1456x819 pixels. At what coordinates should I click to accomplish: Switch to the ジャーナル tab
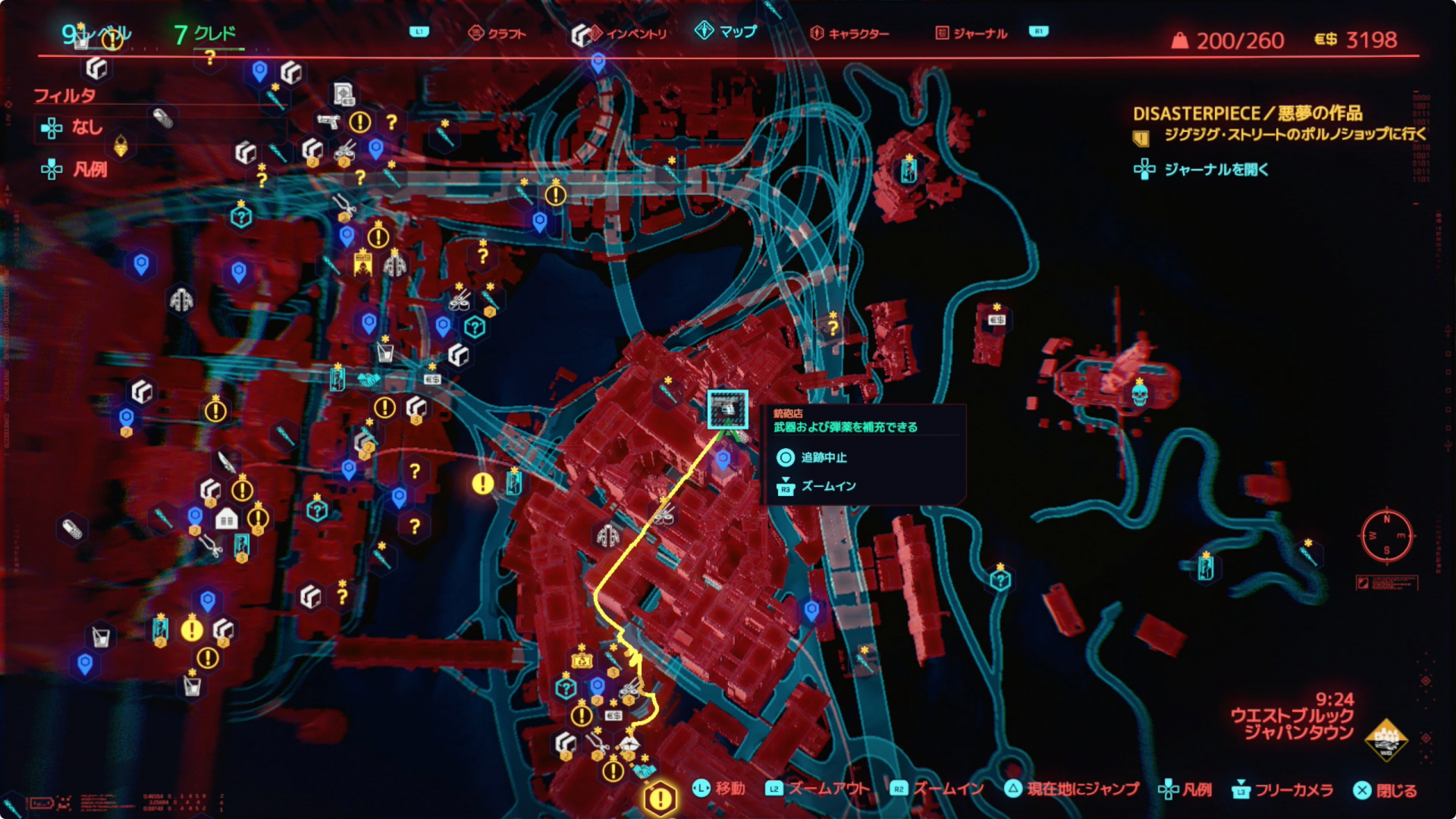(x=971, y=33)
